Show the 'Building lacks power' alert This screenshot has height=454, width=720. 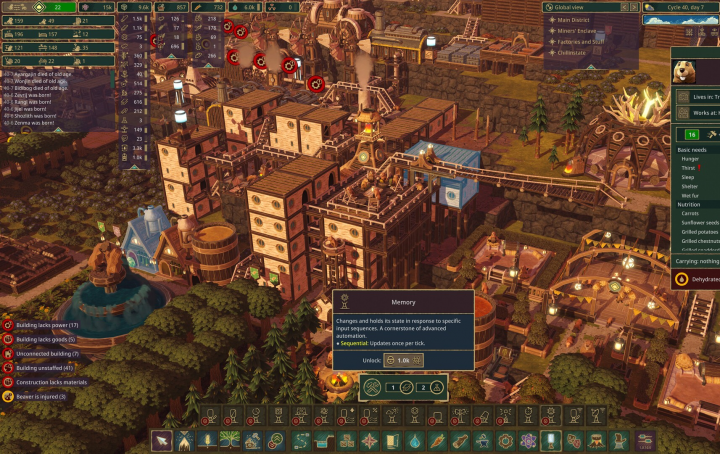pyautogui.click(x=45, y=325)
